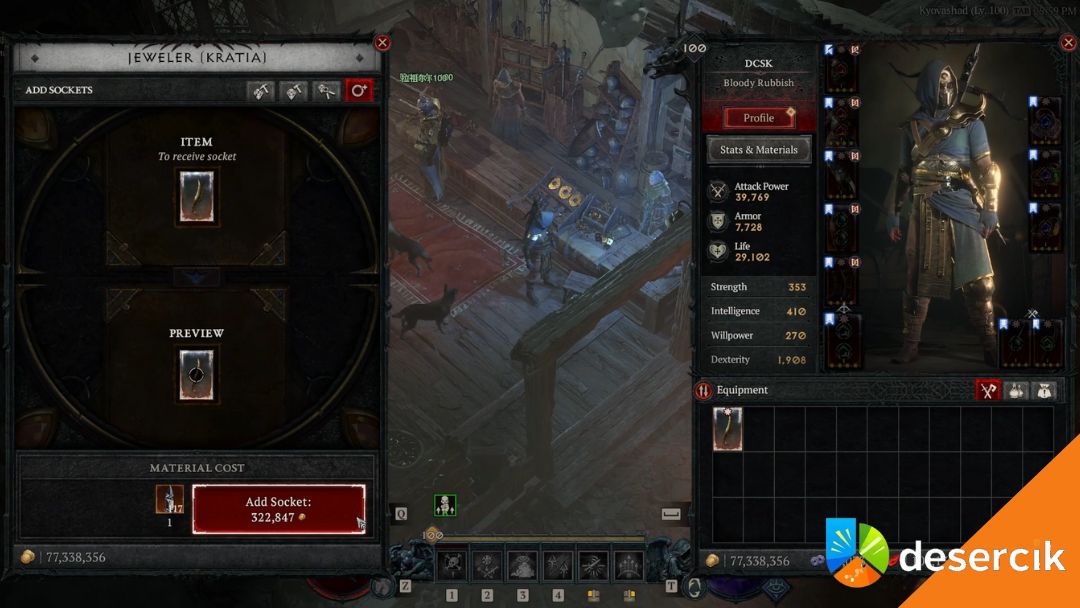Select the socketed item preview slot
Viewport: 1080px width, 608px height.
[x=196, y=375]
